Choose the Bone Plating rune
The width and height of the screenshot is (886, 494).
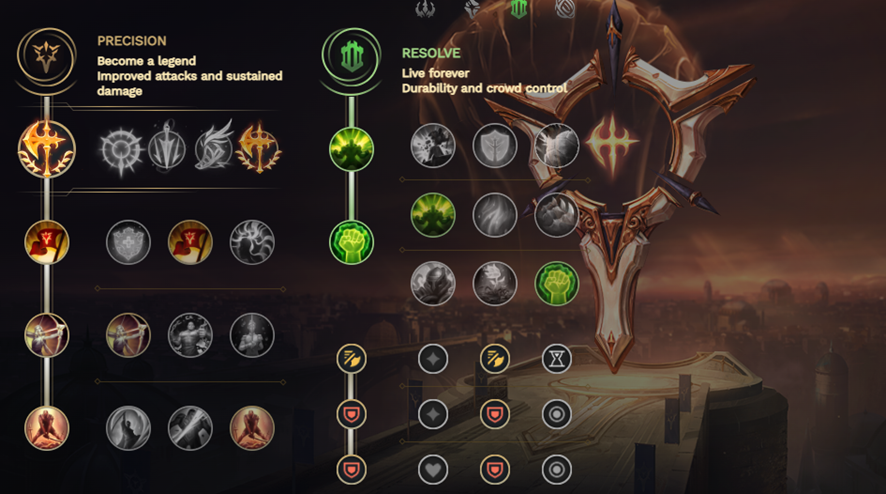[x=556, y=214]
